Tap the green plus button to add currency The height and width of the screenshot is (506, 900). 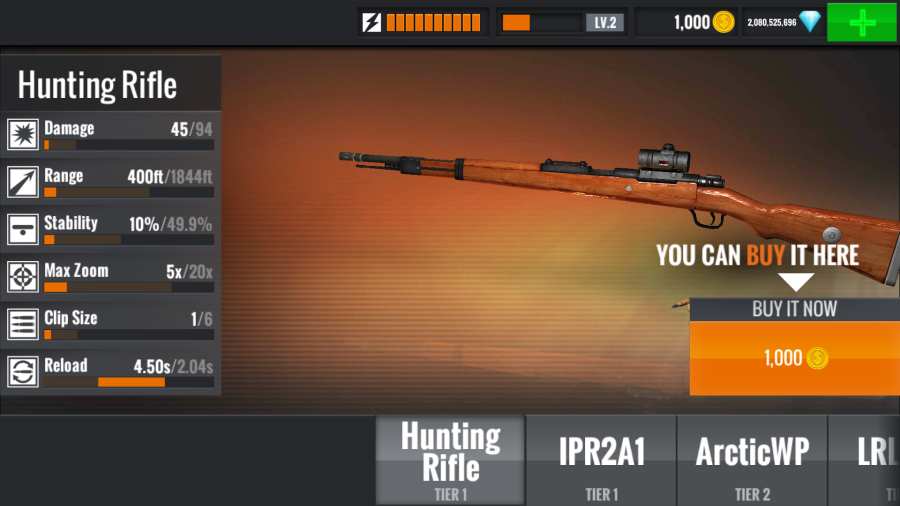[861, 22]
